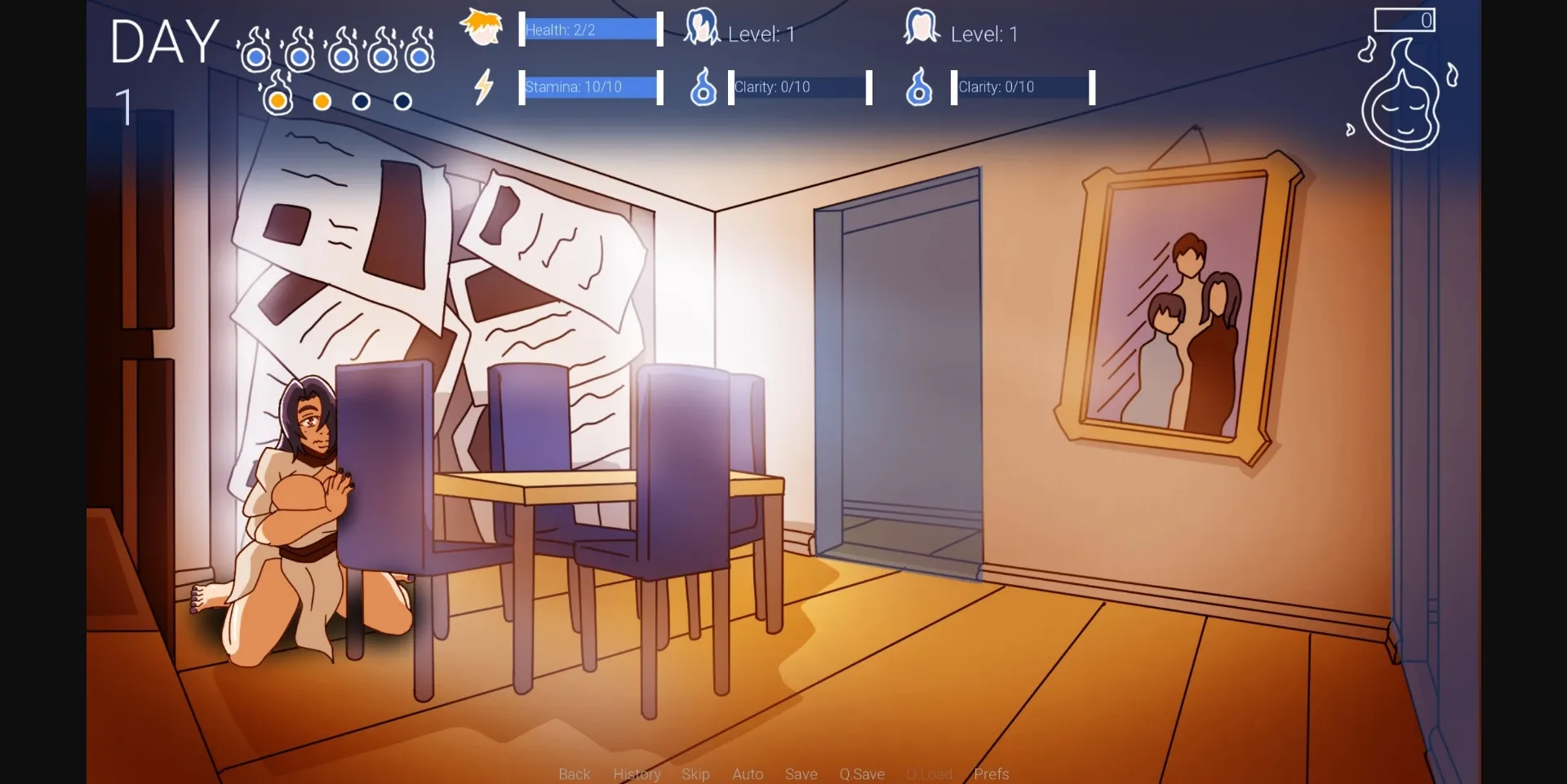This screenshot has height=784, width=1567.
Task: Click the orange-haired protagonist portrait icon
Action: (482, 27)
